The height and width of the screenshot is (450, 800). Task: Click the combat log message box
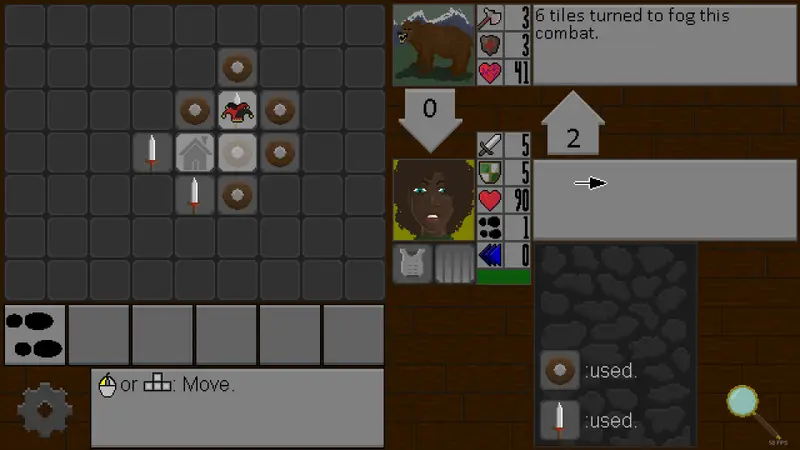(664, 45)
